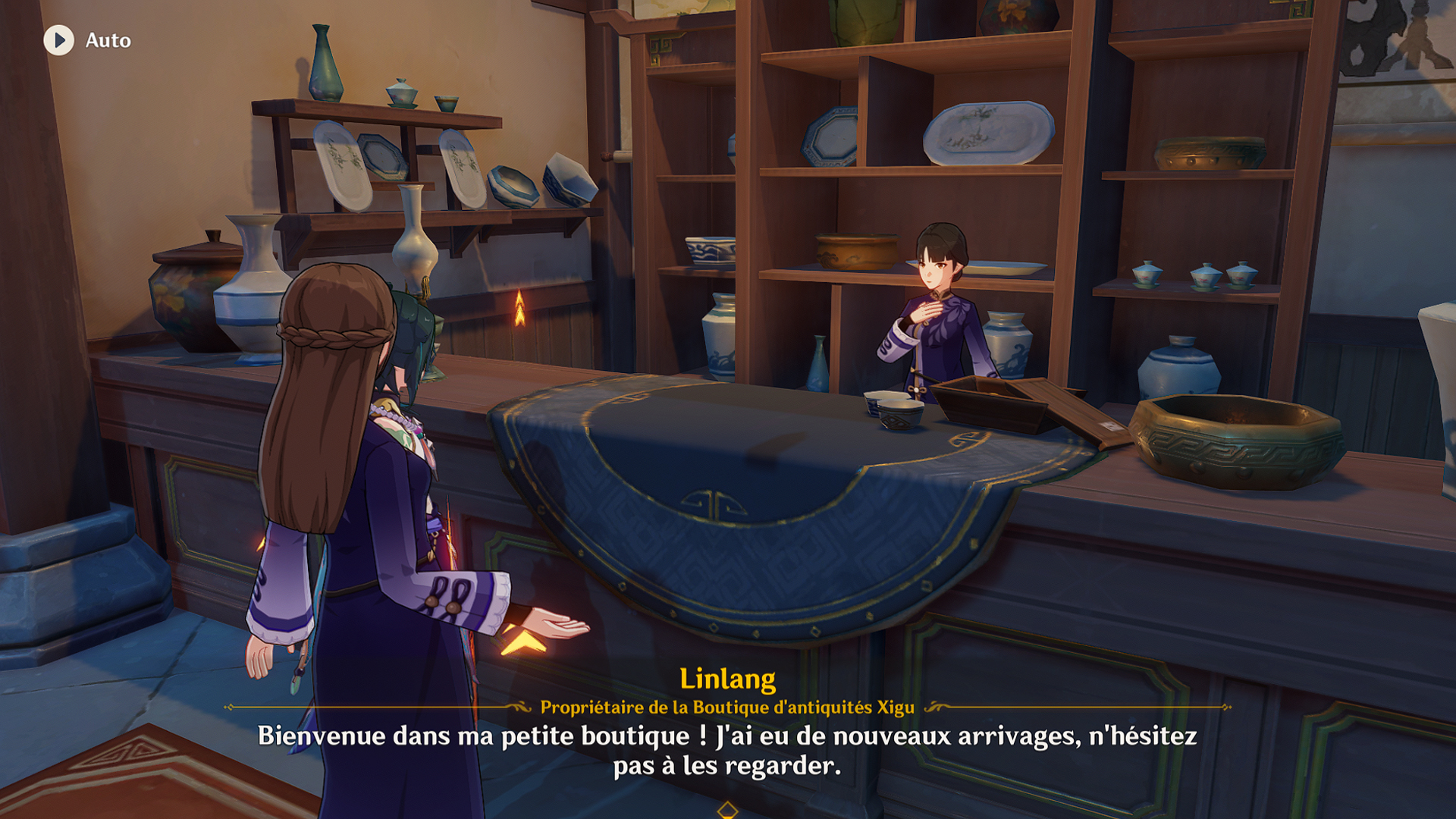Click the Auto button text label
The width and height of the screenshot is (1456, 819).
pos(106,42)
